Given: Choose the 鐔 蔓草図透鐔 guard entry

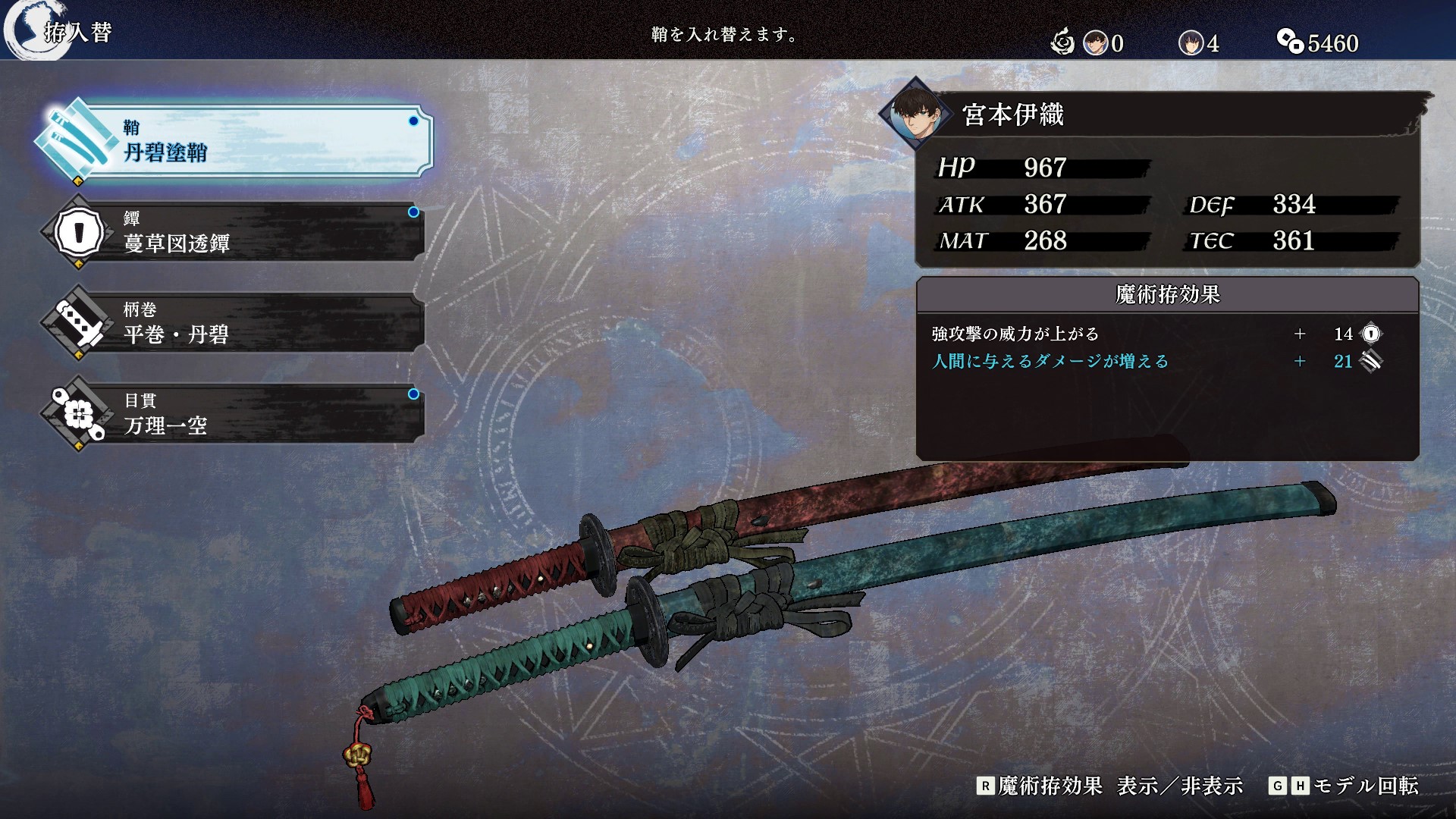Looking at the screenshot, I should [x=235, y=232].
